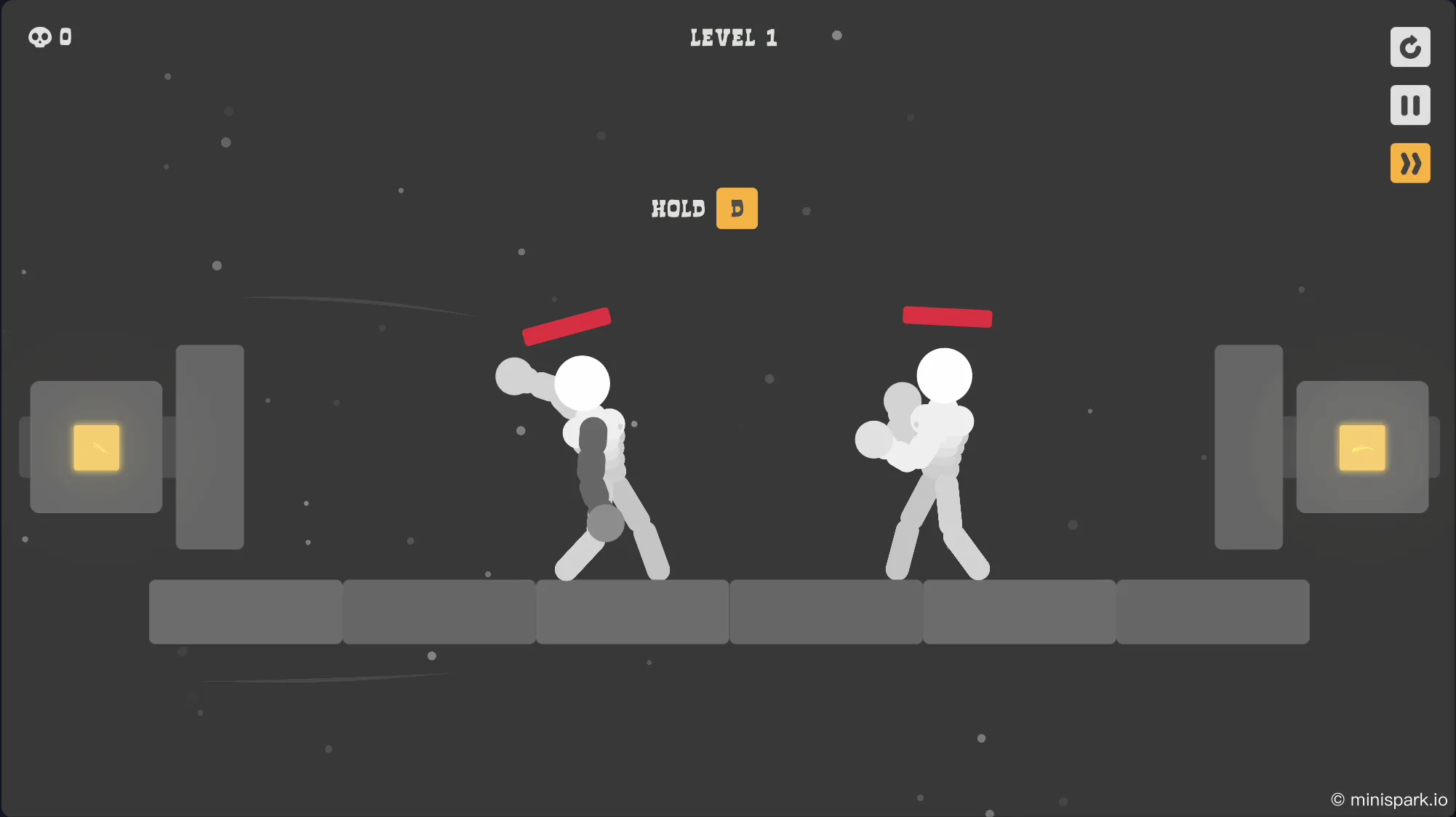Image resolution: width=1456 pixels, height=817 pixels.
Task: Click the kill count number beside the skull
Action: (x=65, y=37)
